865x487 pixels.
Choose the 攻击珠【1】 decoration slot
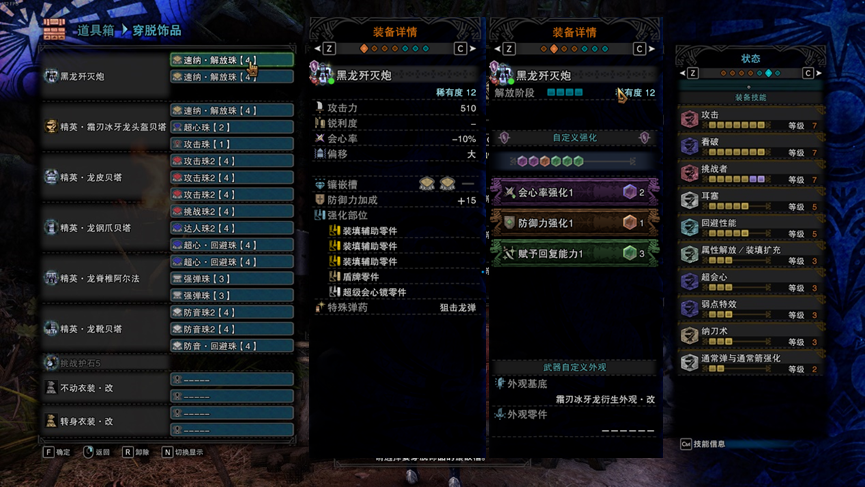[232, 144]
